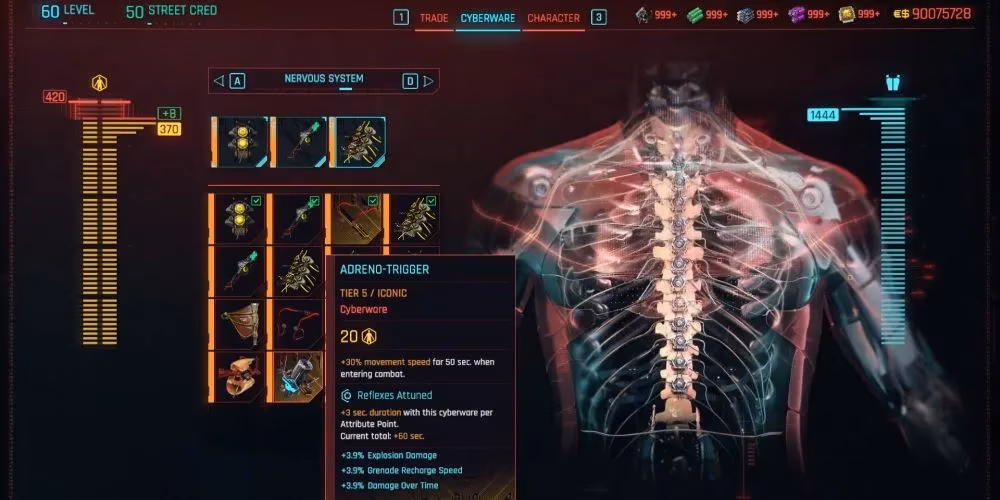Select the brown fan-shaped cyberware item
The height and width of the screenshot is (500, 1000).
pyautogui.click(x=240, y=324)
